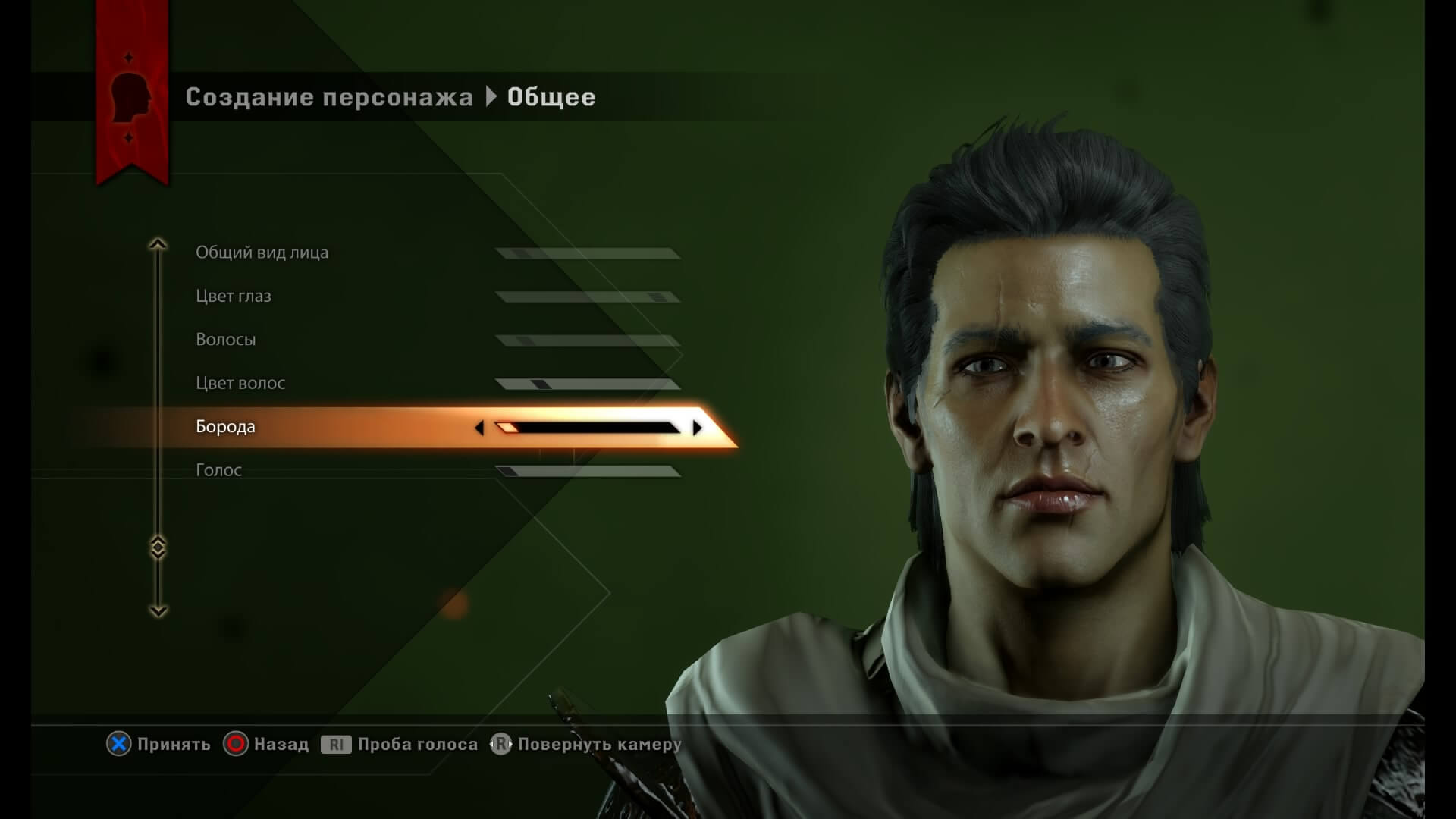Click the head silhouette icon on the red banner
This screenshot has width=1456, height=819.
[x=130, y=97]
